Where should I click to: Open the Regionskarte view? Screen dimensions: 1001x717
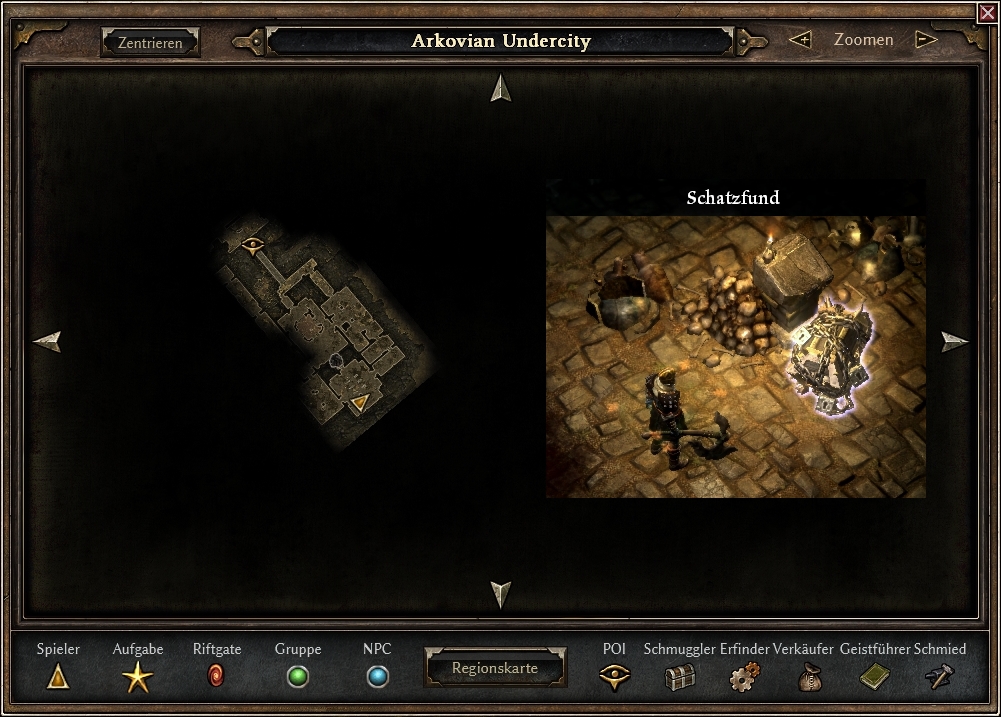(x=495, y=668)
